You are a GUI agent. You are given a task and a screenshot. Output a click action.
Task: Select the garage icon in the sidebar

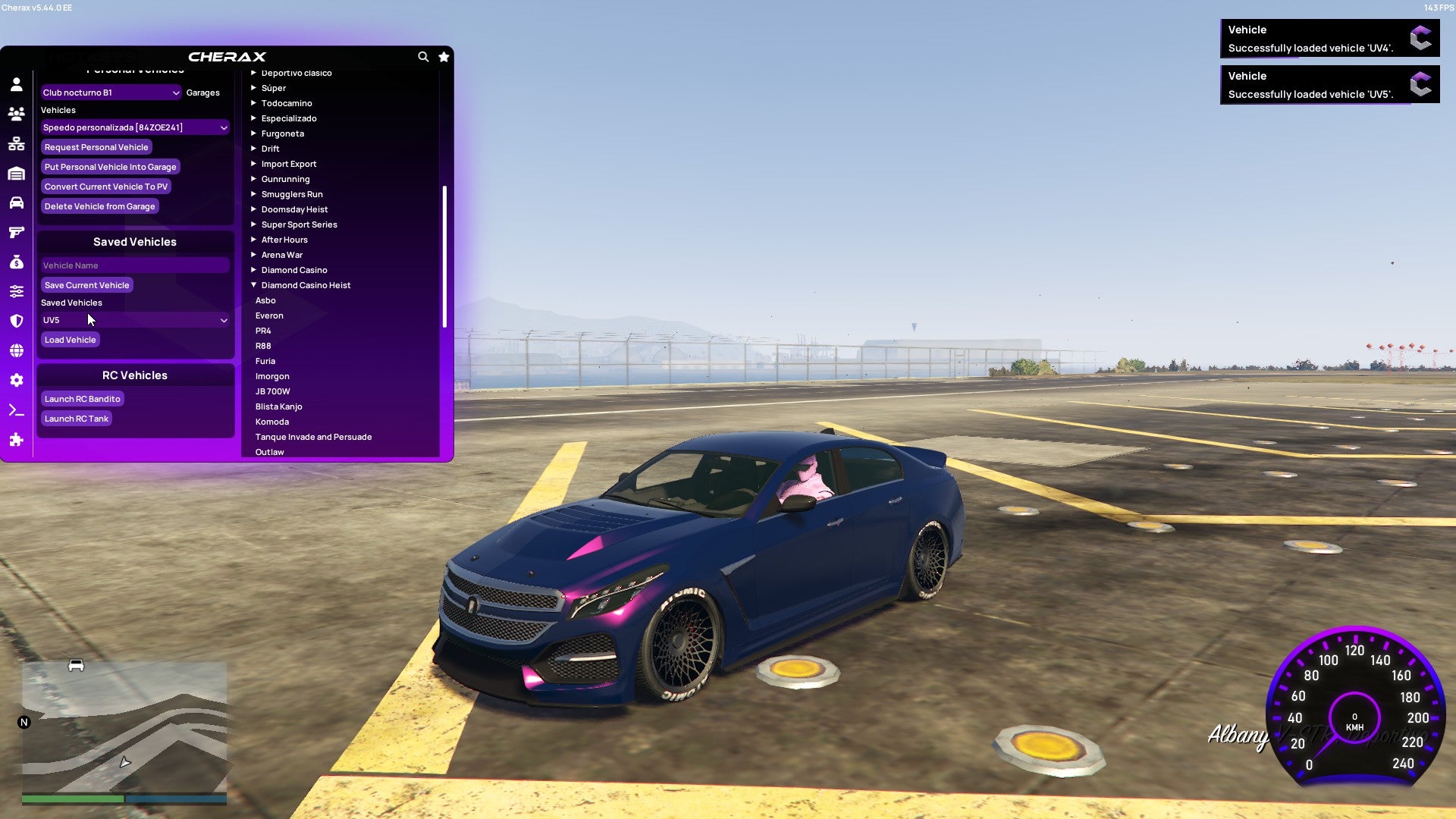(16, 173)
